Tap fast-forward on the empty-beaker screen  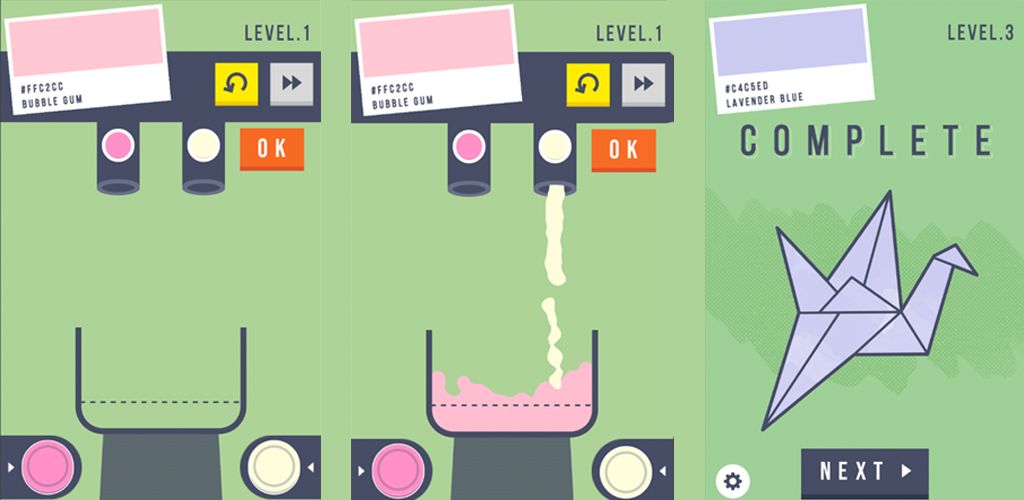pos(291,84)
